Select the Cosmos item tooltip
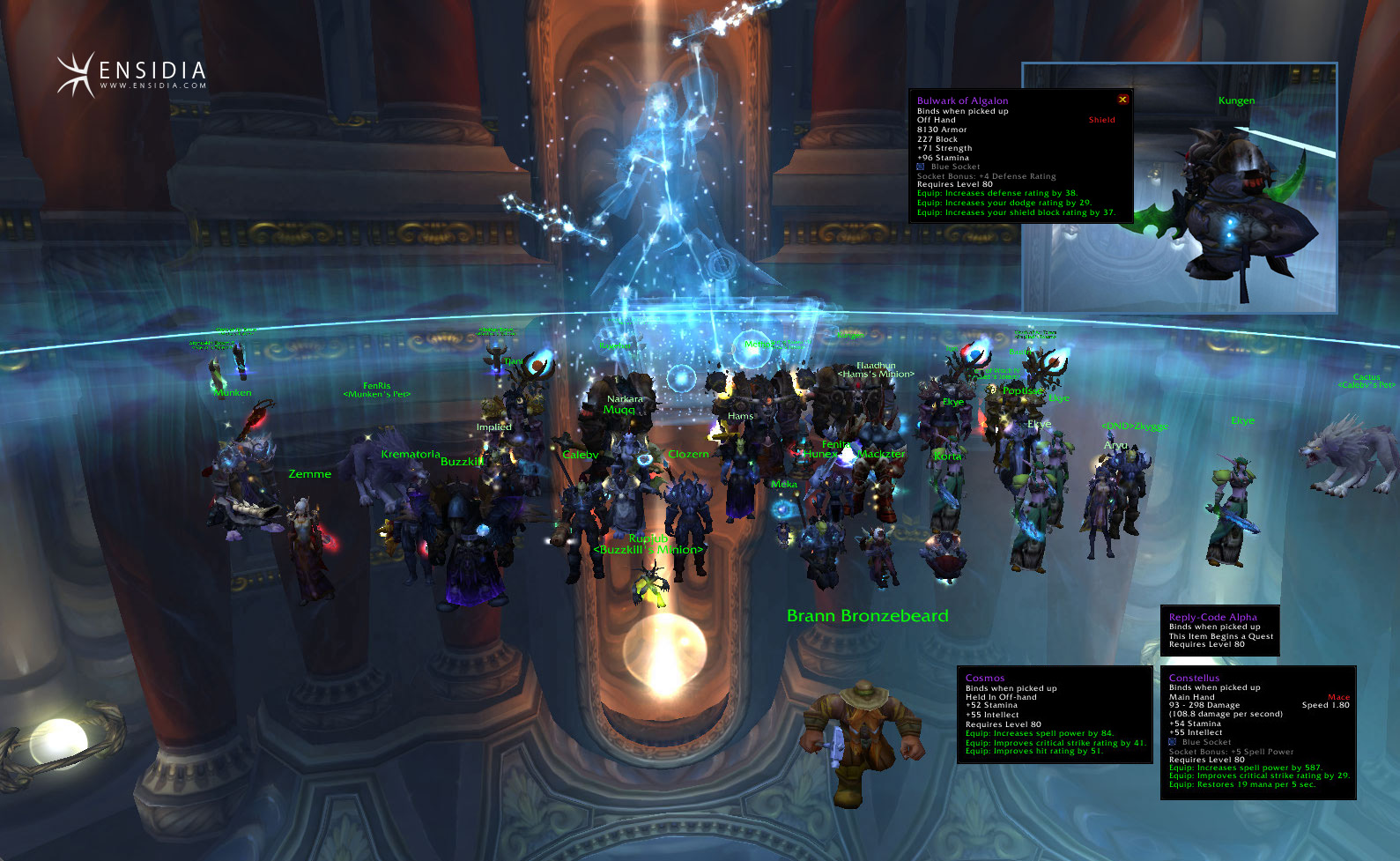The width and height of the screenshot is (1400, 861). 1055,715
